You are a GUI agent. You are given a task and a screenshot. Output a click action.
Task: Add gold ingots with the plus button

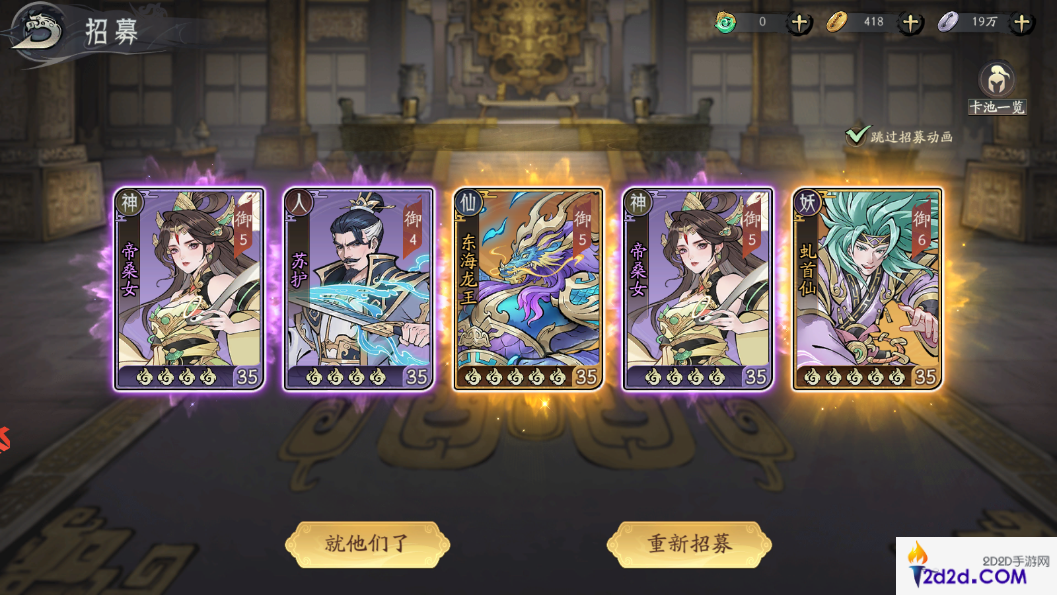910,22
